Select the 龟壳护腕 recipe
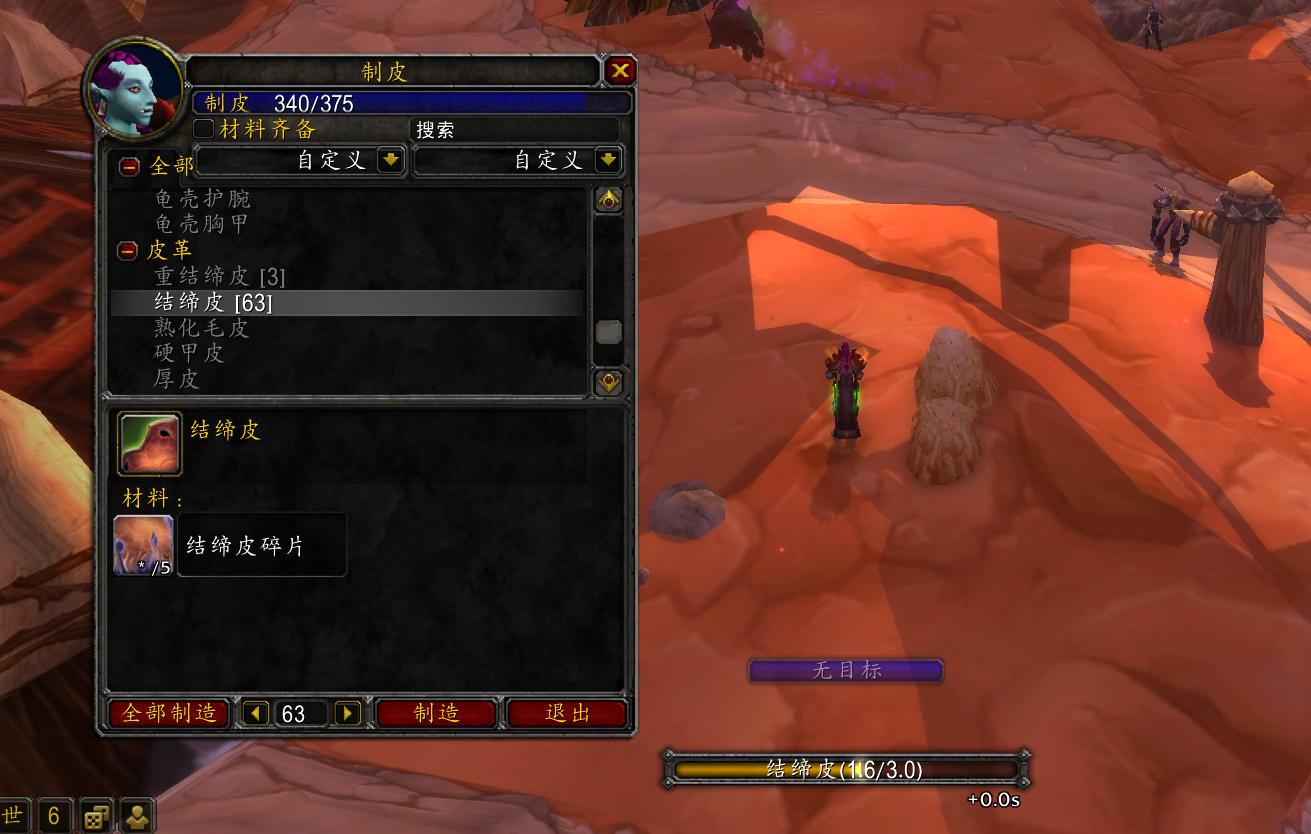This screenshot has width=1311, height=834. point(202,198)
